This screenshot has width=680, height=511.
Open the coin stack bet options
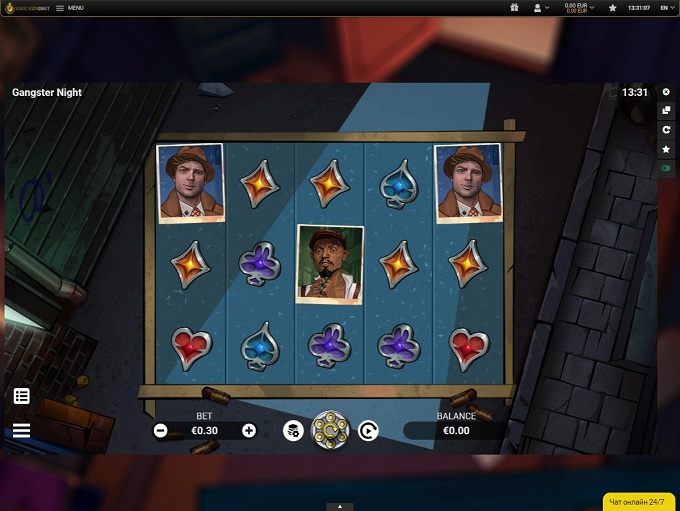tap(292, 431)
